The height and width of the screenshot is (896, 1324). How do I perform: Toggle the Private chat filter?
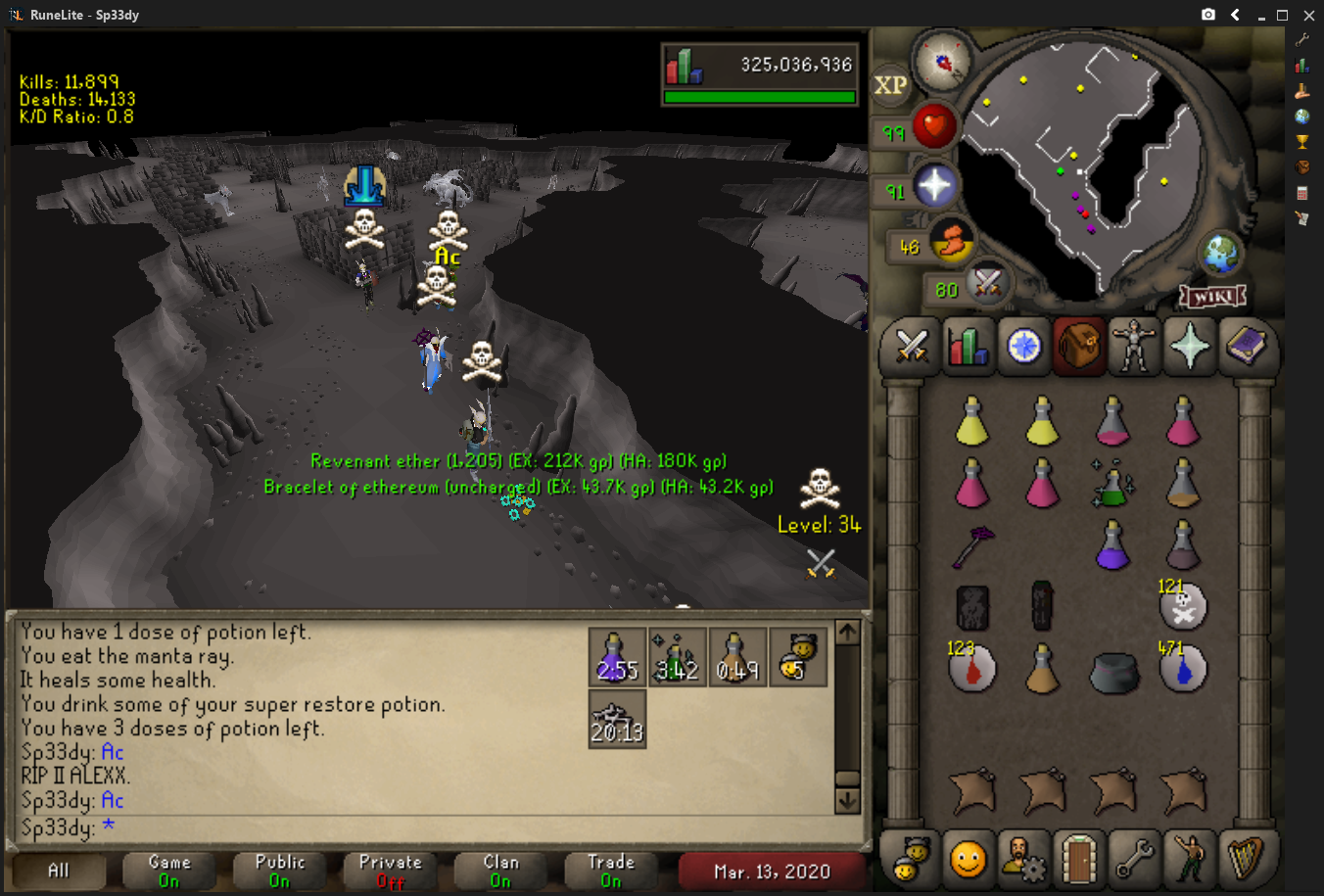pyautogui.click(x=390, y=871)
